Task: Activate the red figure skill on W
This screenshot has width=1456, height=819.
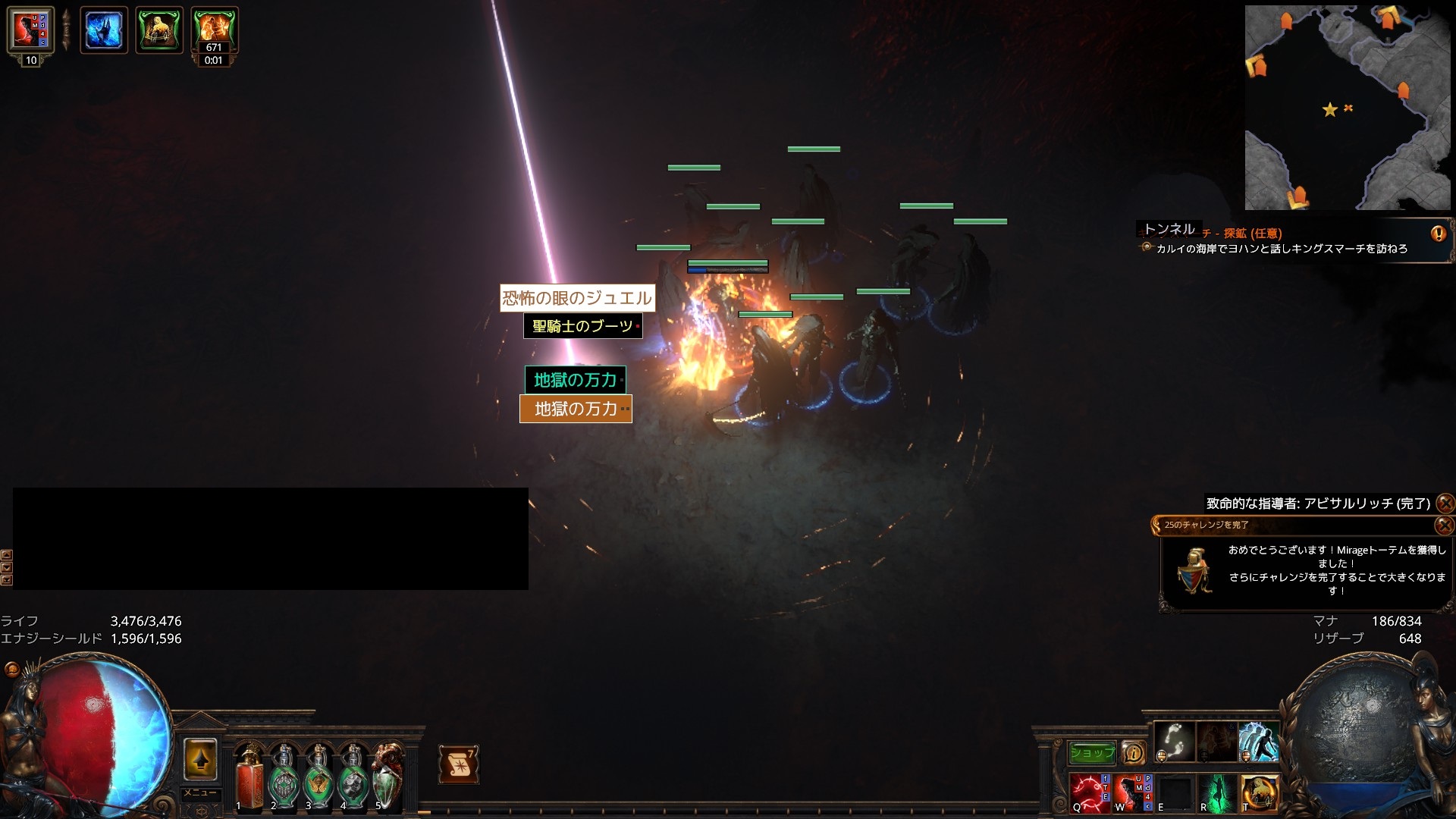Action: pyautogui.click(x=1132, y=792)
